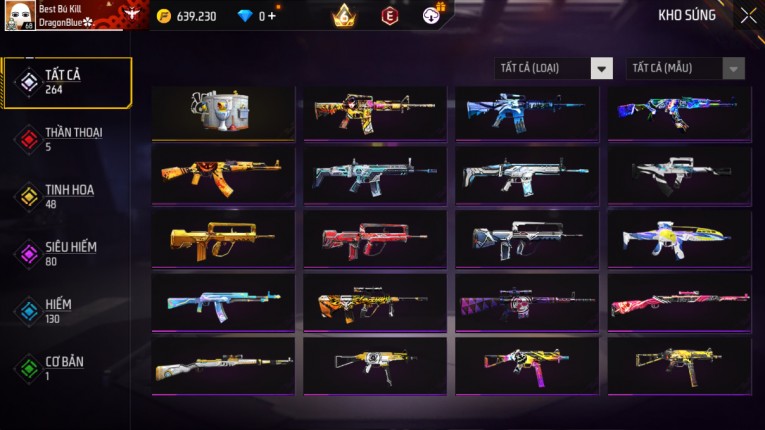Open the Tinh Hoa category
The image size is (765, 430).
click(x=62, y=196)
